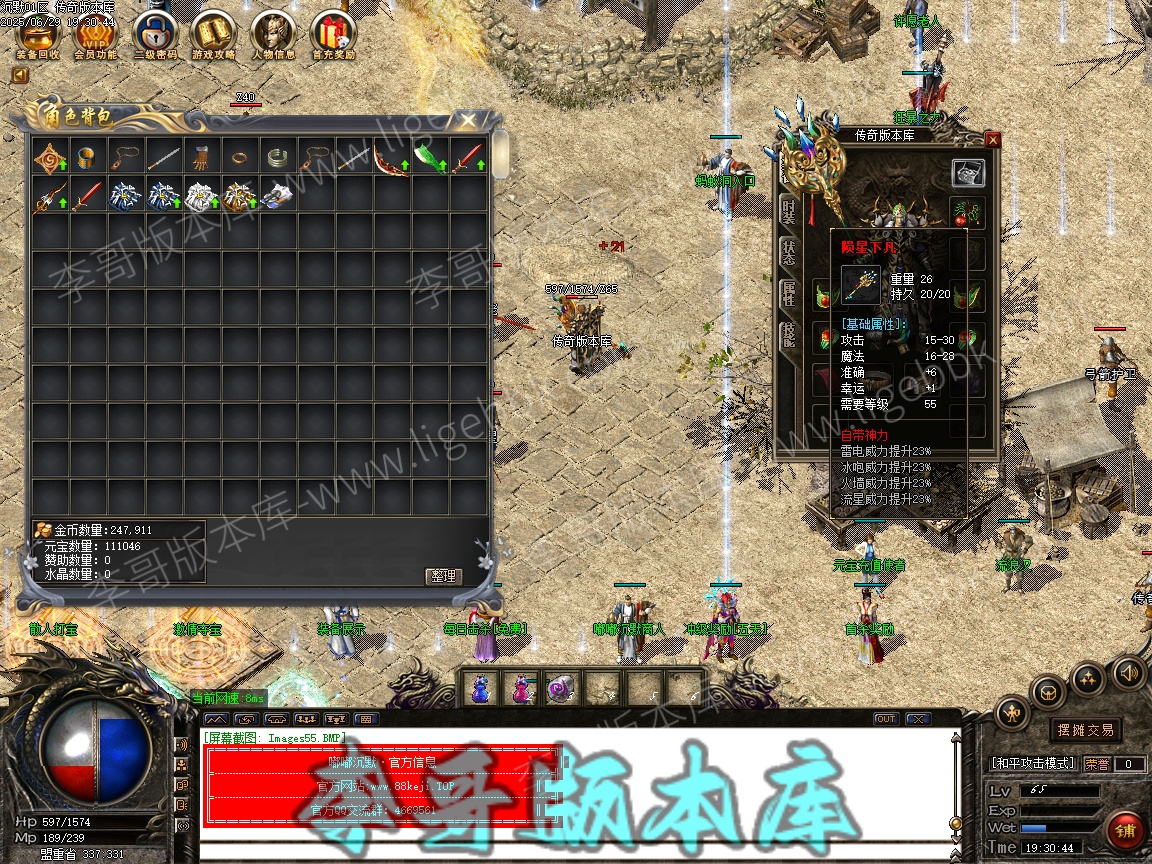Toggle the 和平攻击模式 attack mode
The height and width of the screenshot is (864, 1152).
click(x=1032, y=763)
